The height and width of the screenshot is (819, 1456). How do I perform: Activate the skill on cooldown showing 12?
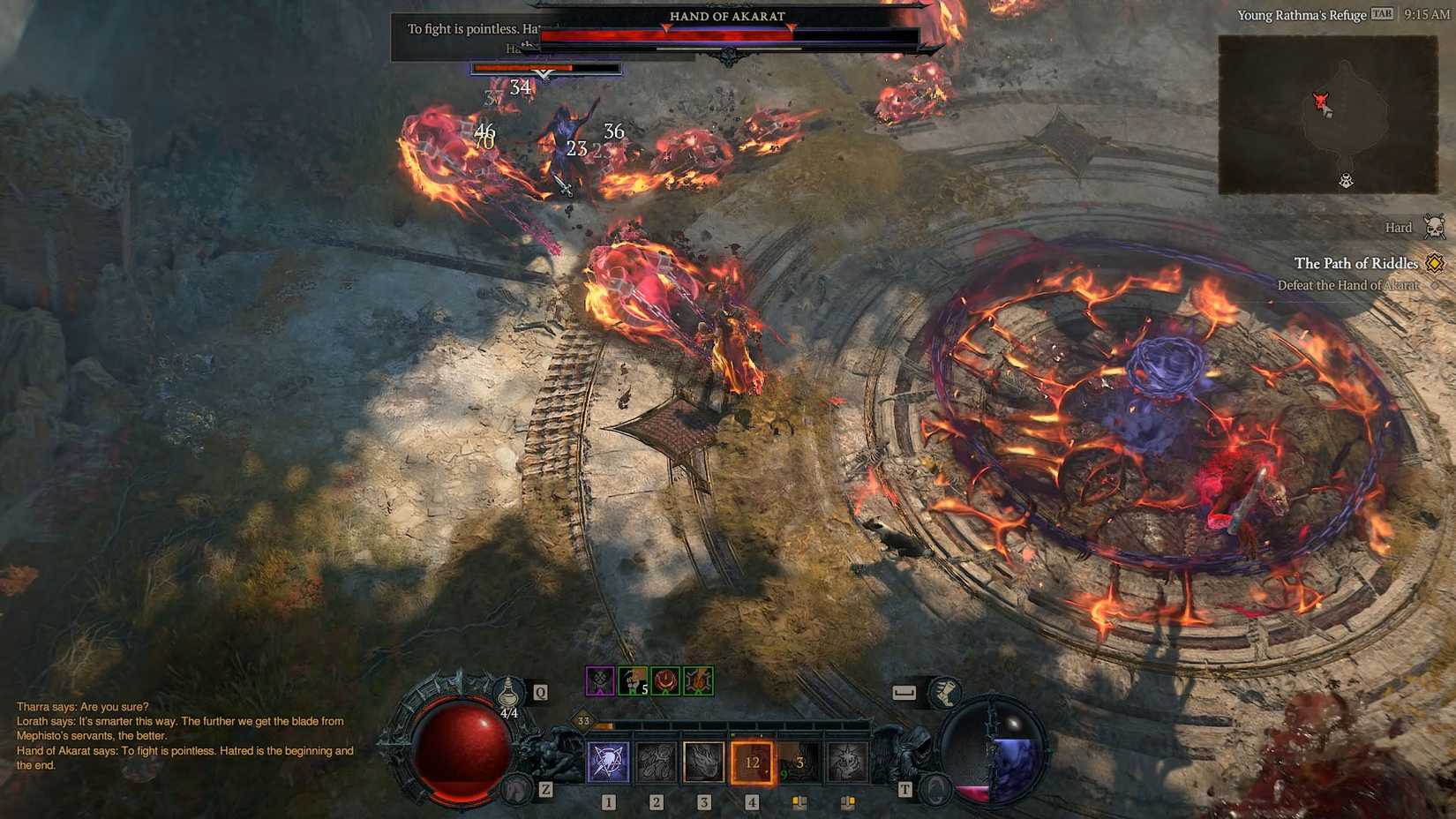click(x=753, y=762)
